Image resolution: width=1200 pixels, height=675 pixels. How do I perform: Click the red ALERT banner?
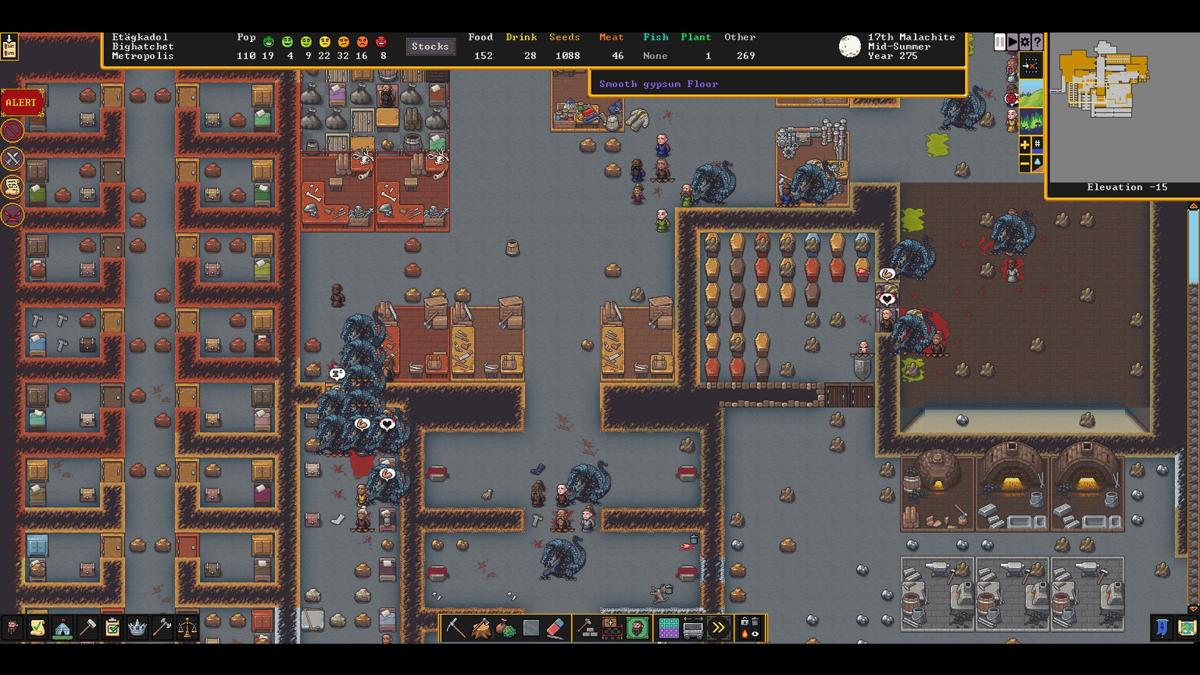tap(21, 102)
